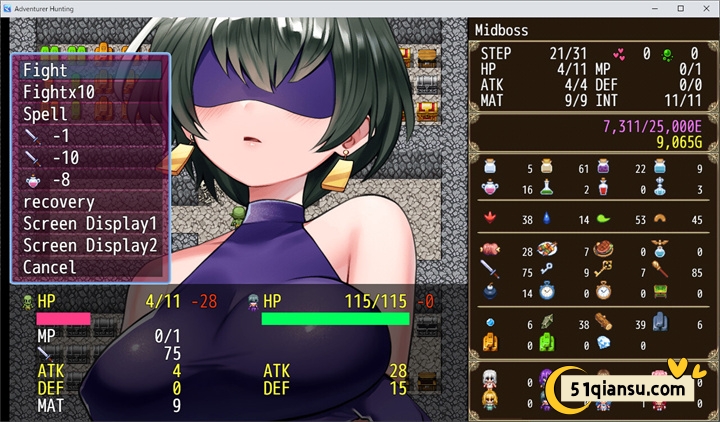
Task: Select the sword -1 option
Action: [90, 136]
